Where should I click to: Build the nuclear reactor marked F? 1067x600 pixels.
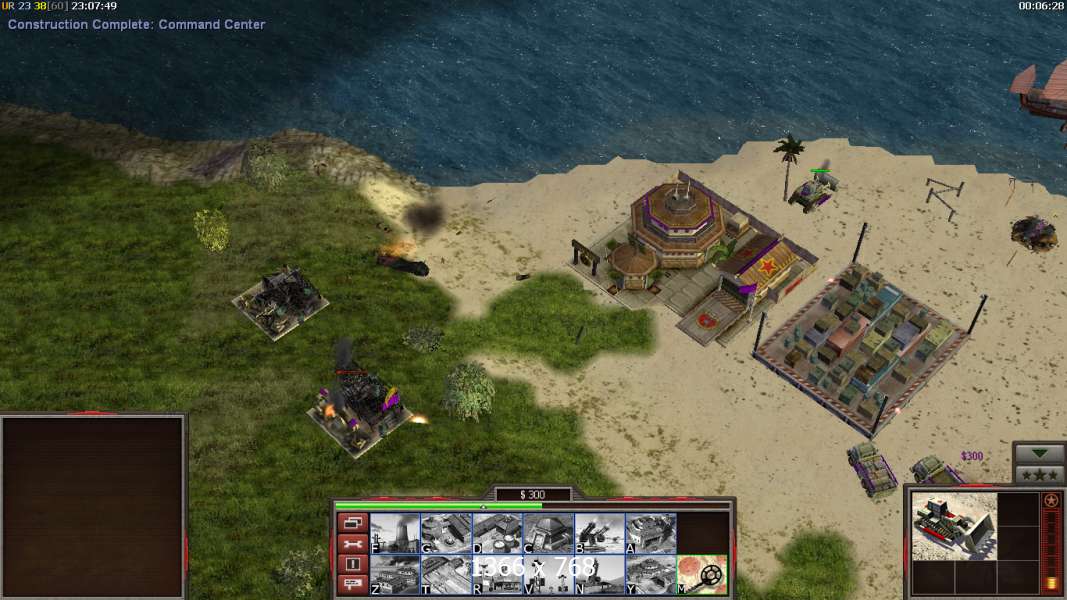[x=395, y=533]
